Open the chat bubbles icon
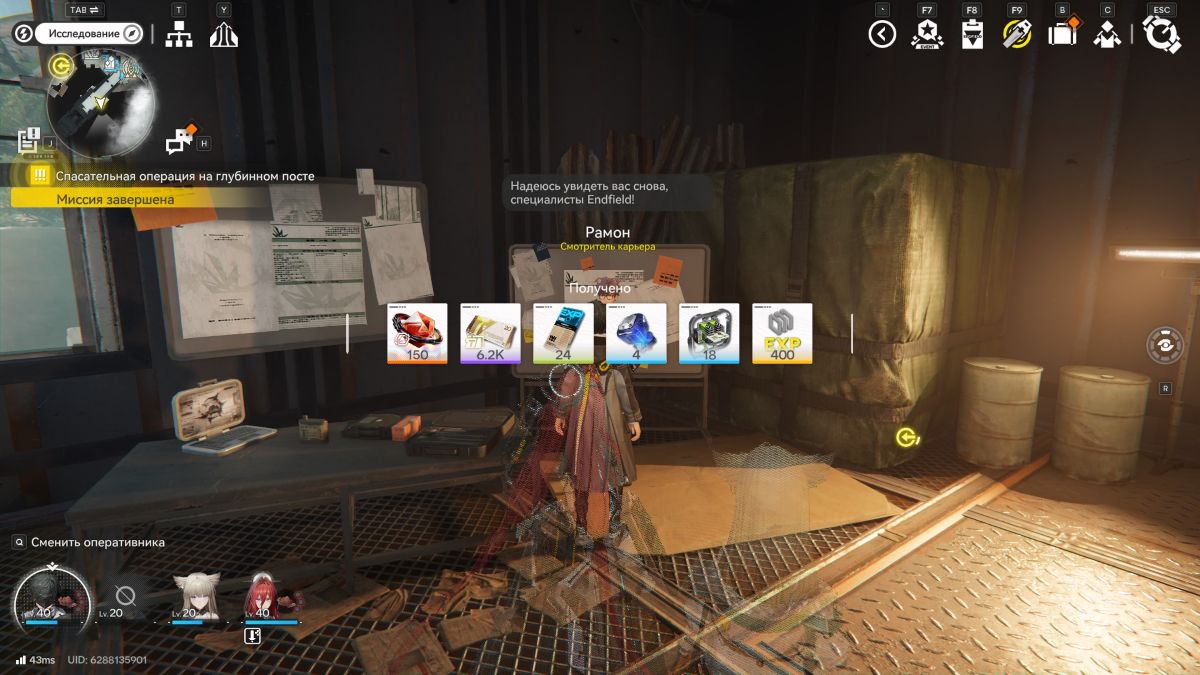 click(180, 141)
